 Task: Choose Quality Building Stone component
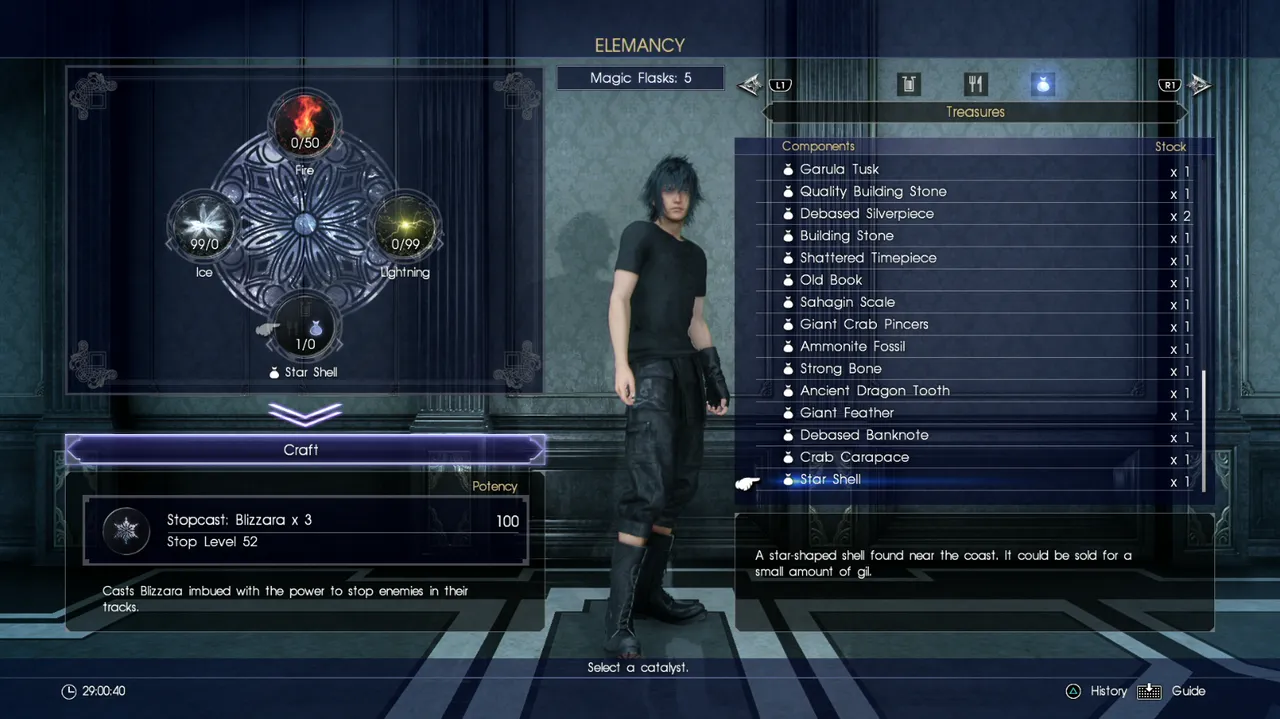coord(873,192)
